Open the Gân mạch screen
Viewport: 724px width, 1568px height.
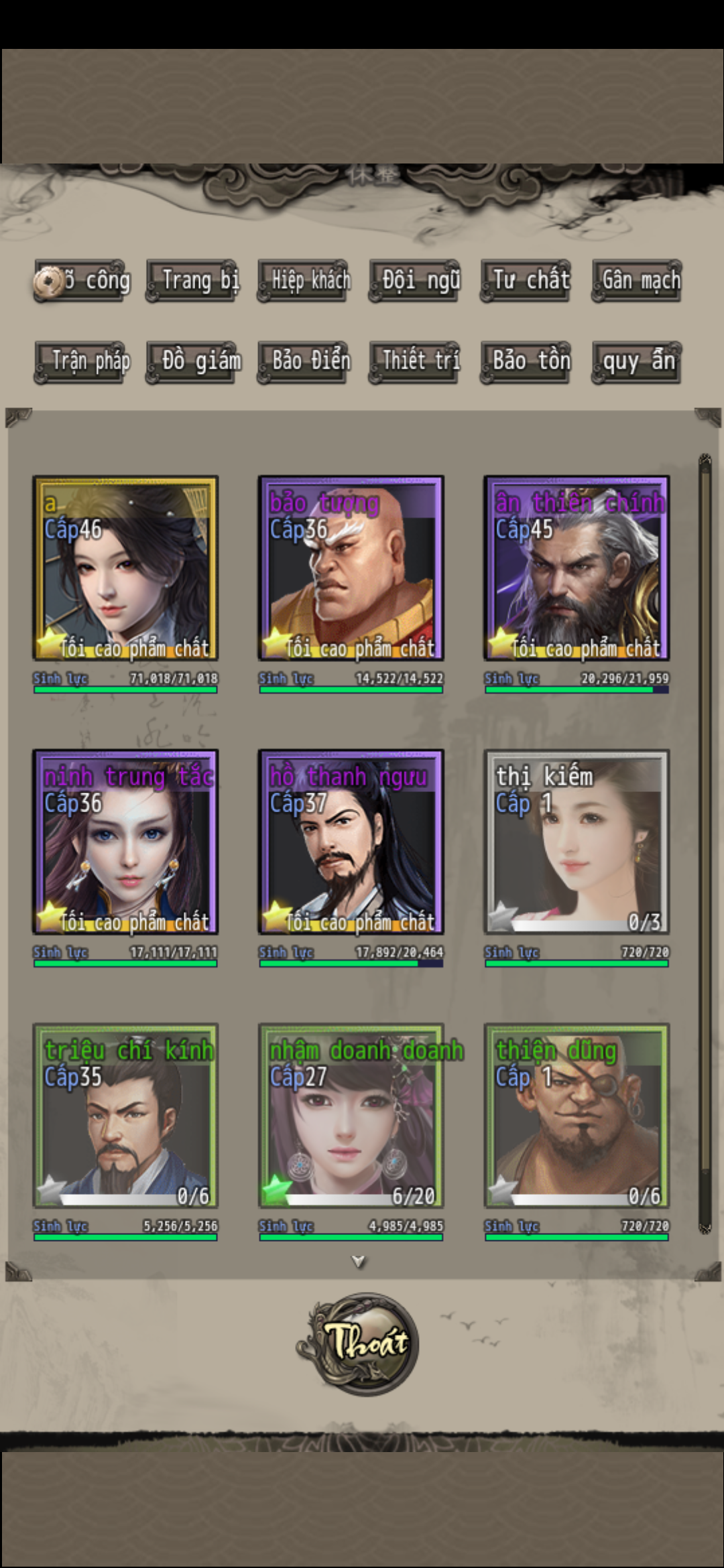637,281
